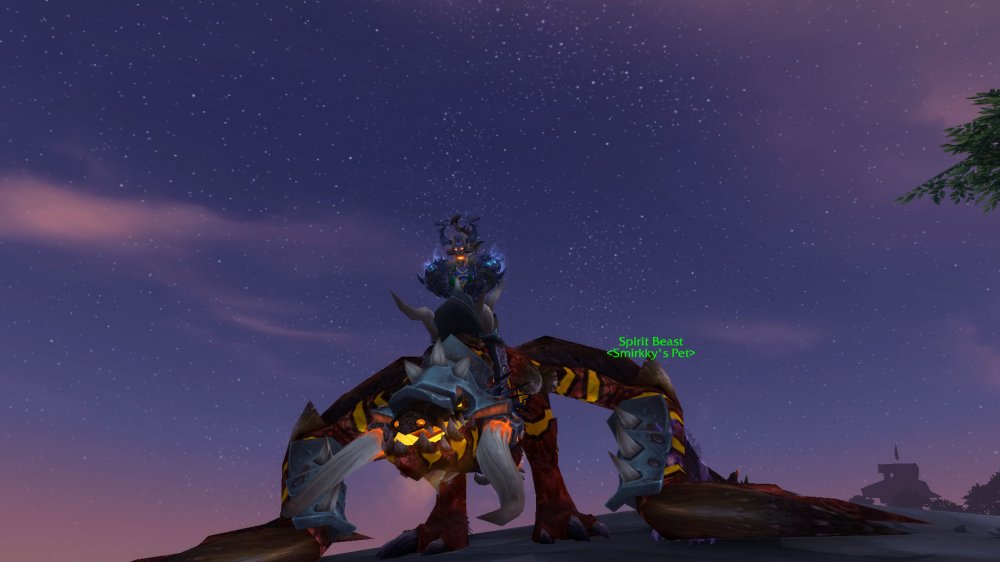
Task: Target the Spirit Beast name label
Action: [650, 342]
